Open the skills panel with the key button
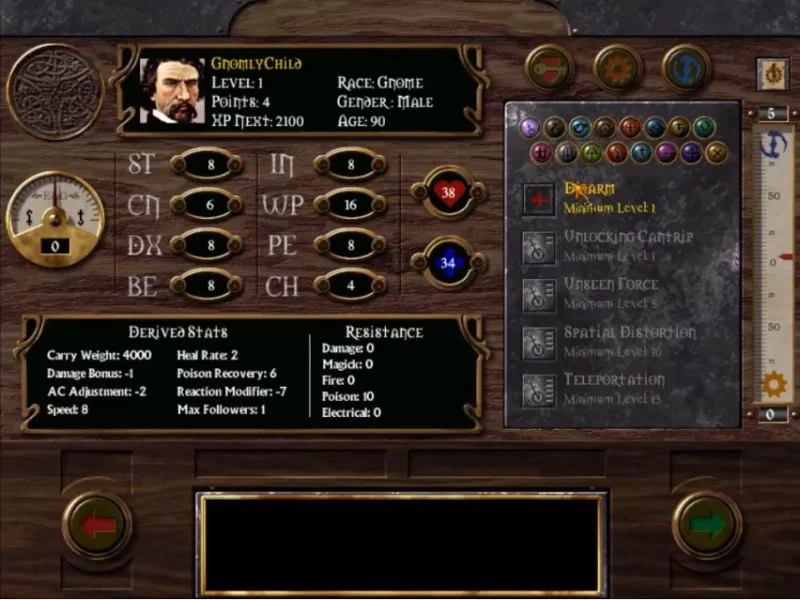 pos(549,68)
